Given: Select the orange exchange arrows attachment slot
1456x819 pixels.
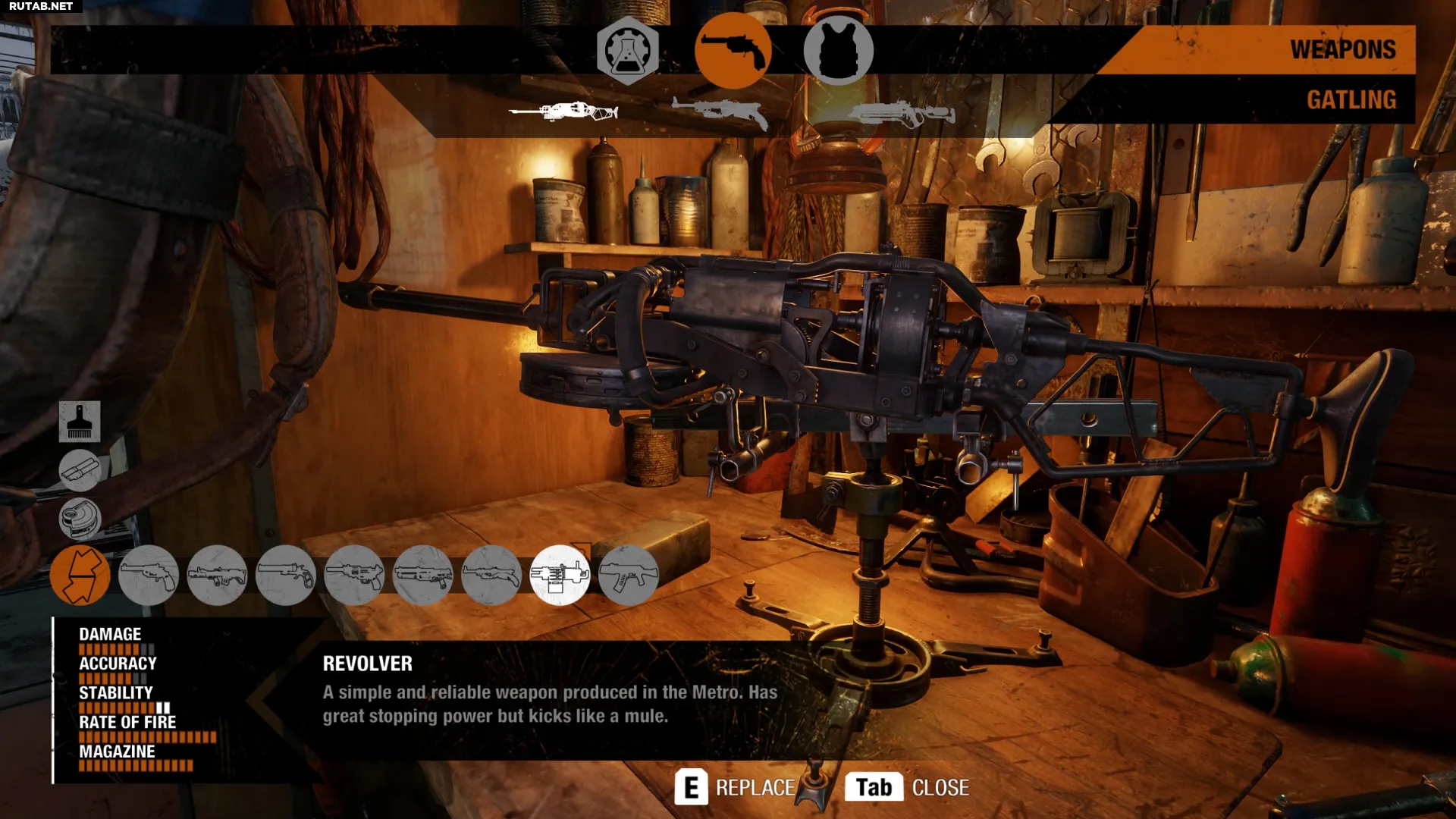Looking at the screenshot, I should point(80,575).
